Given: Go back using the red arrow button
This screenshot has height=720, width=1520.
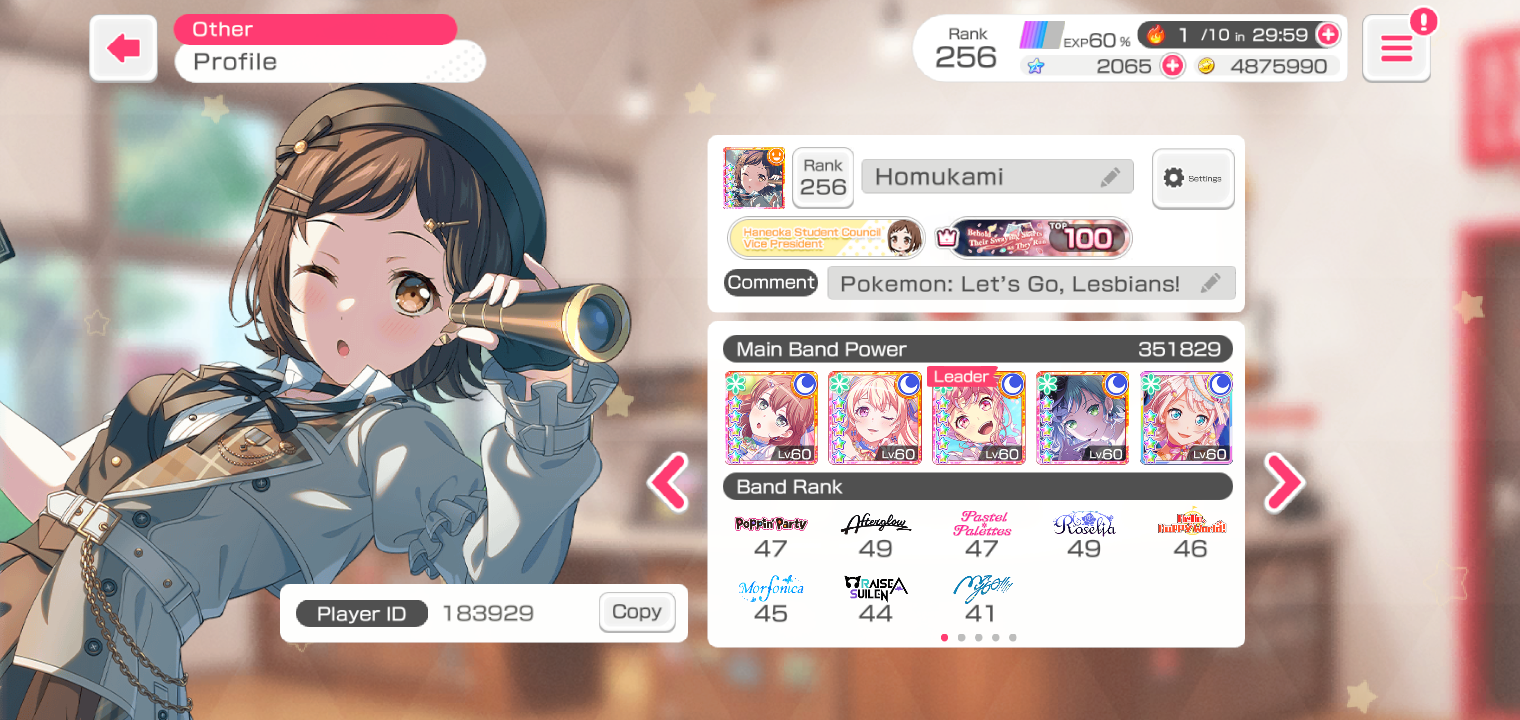Looking at the screenshot, I should (123, 48).
